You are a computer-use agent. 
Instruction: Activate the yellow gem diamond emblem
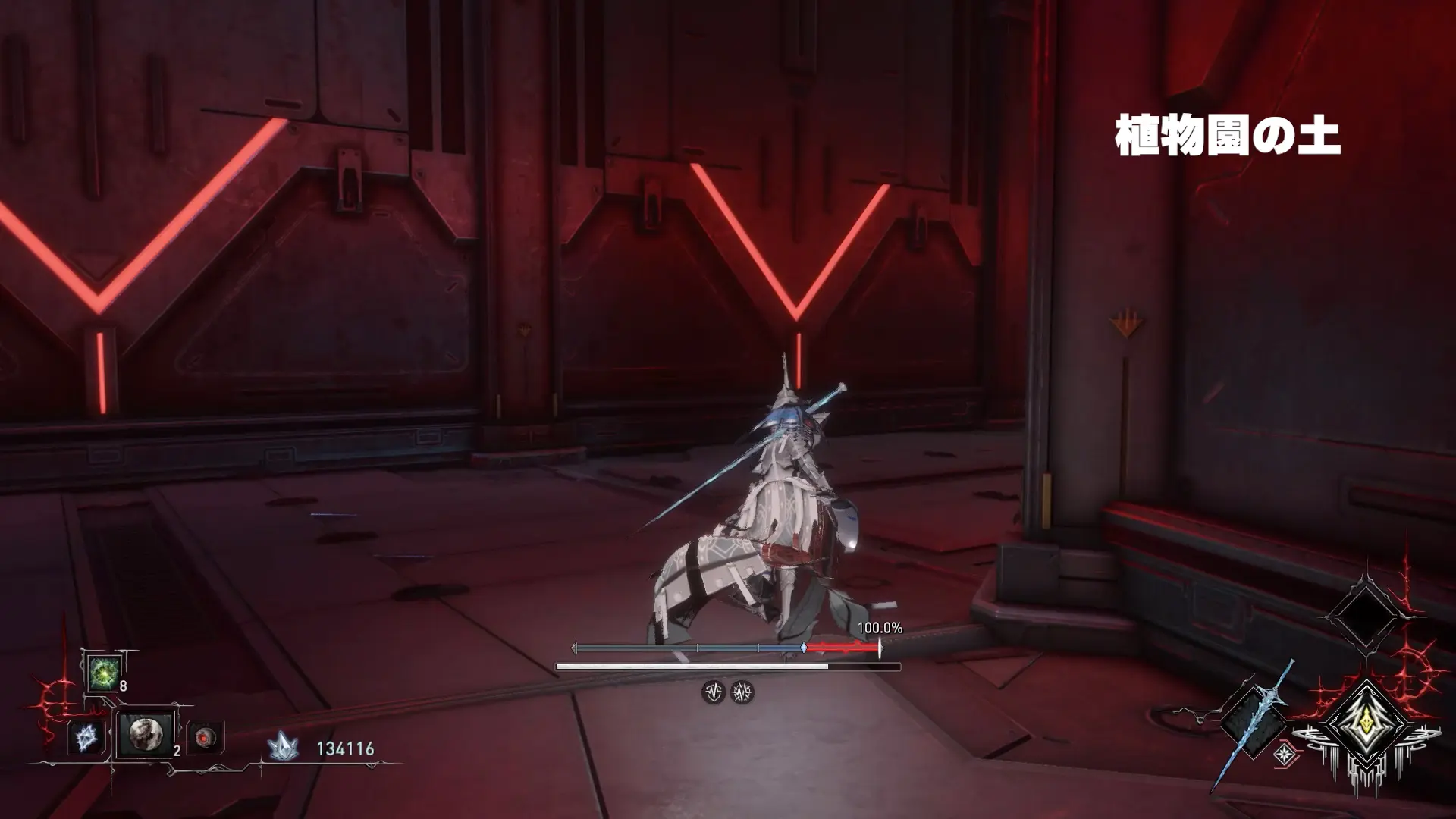click(x=1367, y=723)
